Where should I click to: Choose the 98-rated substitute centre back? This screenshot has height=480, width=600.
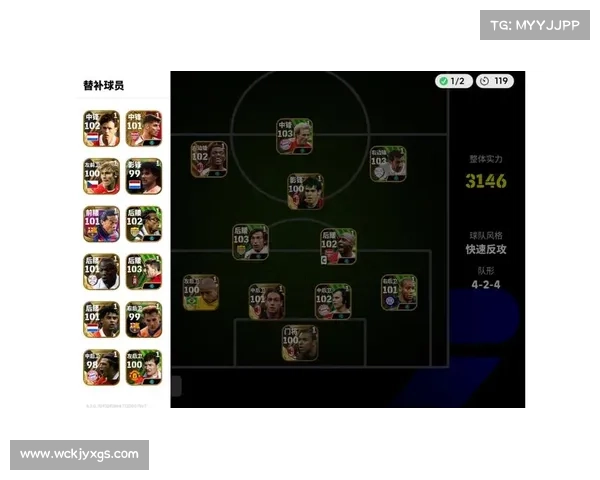click(101, 367)
